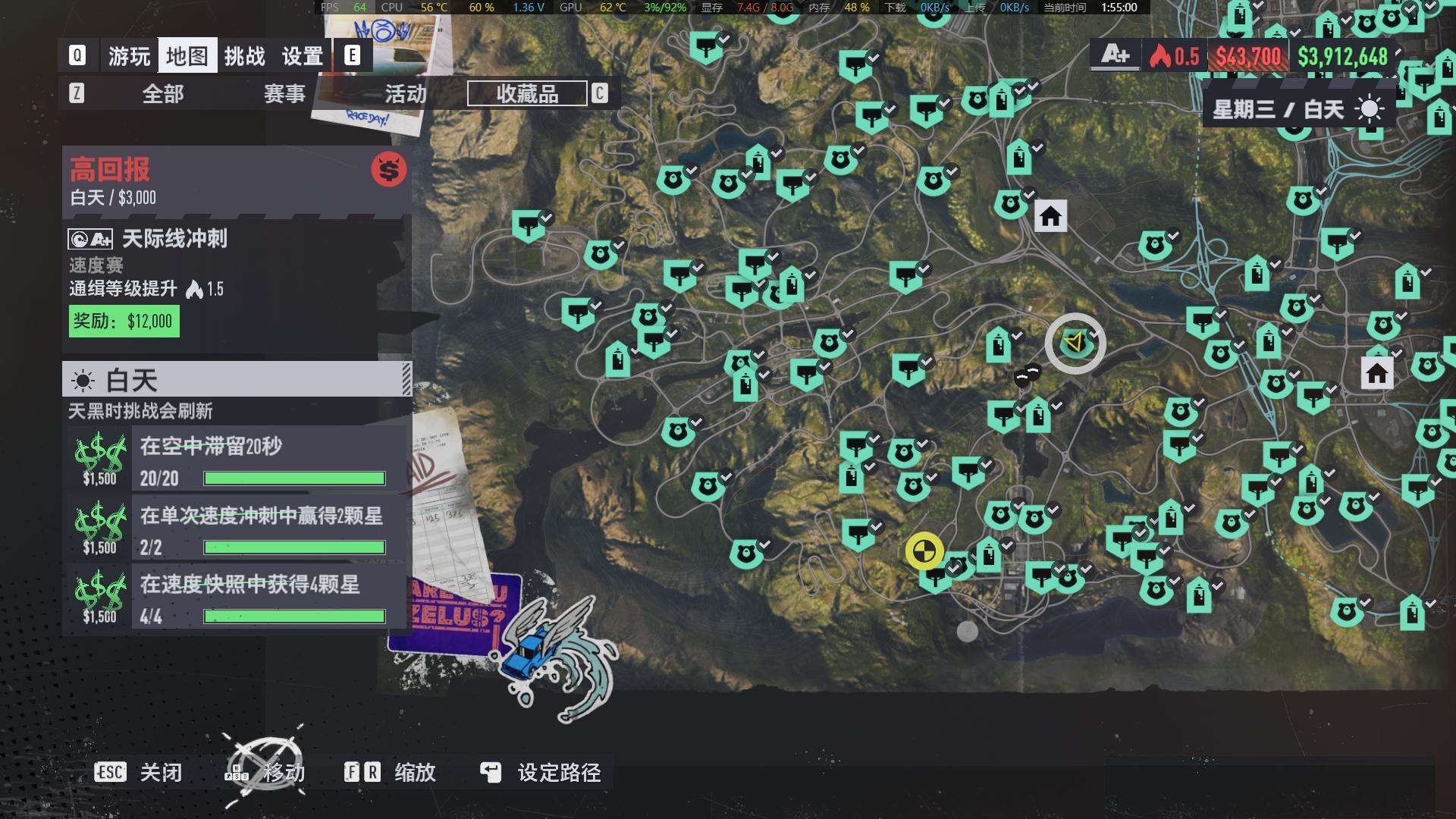Select the circled player position marker
Viewport: 1456px width, 819px height.
click(x=1075, y=344)
